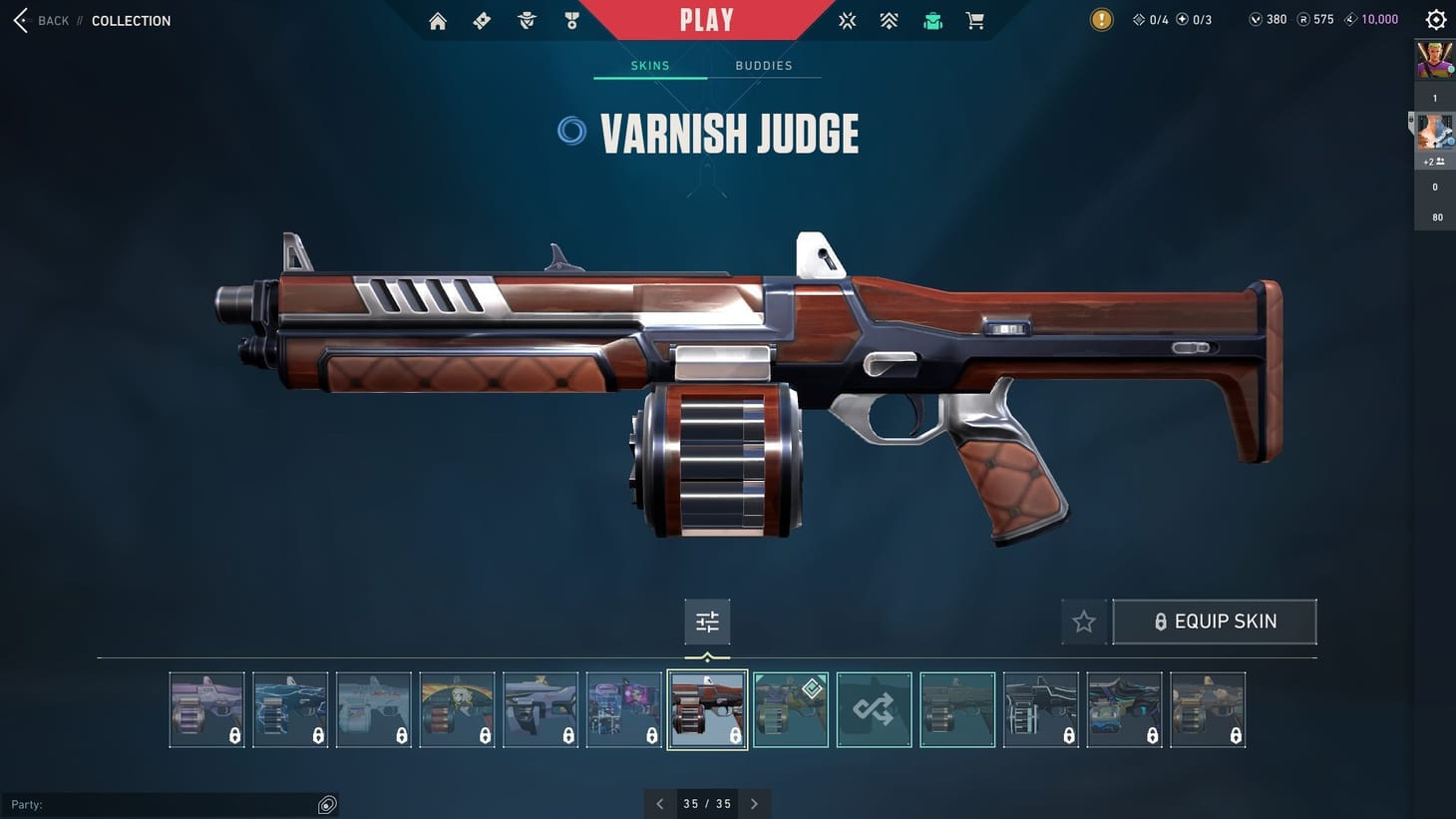Screen dimensions: 1456x819
Task: Click the Party chat input field
Action: 170,804
